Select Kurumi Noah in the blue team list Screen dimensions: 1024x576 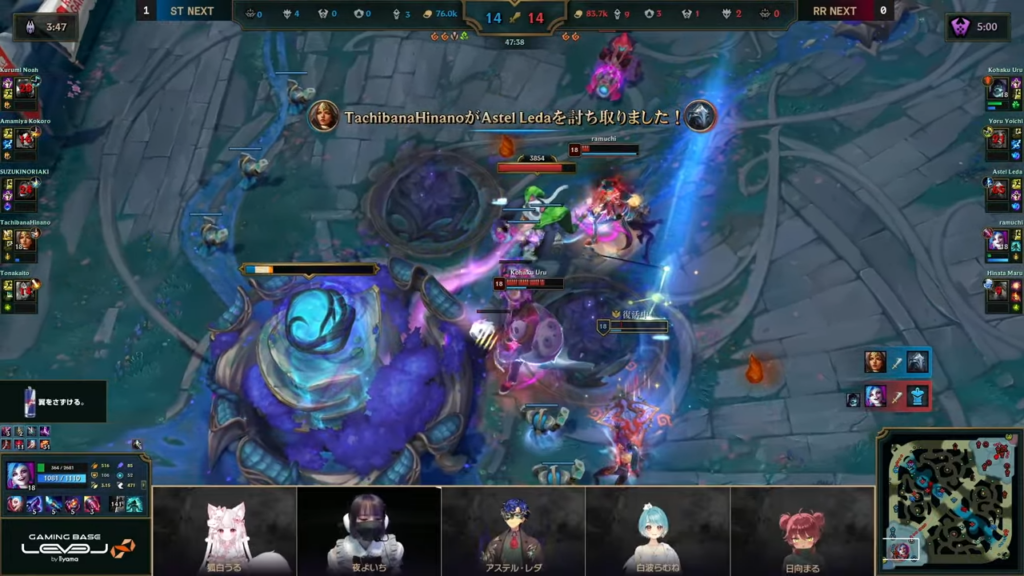tap(25, 89)
